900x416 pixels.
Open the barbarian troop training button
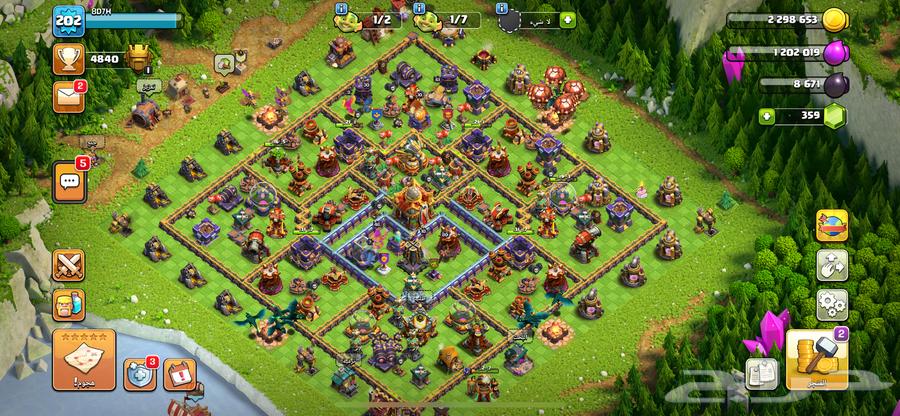coord(69,304)
